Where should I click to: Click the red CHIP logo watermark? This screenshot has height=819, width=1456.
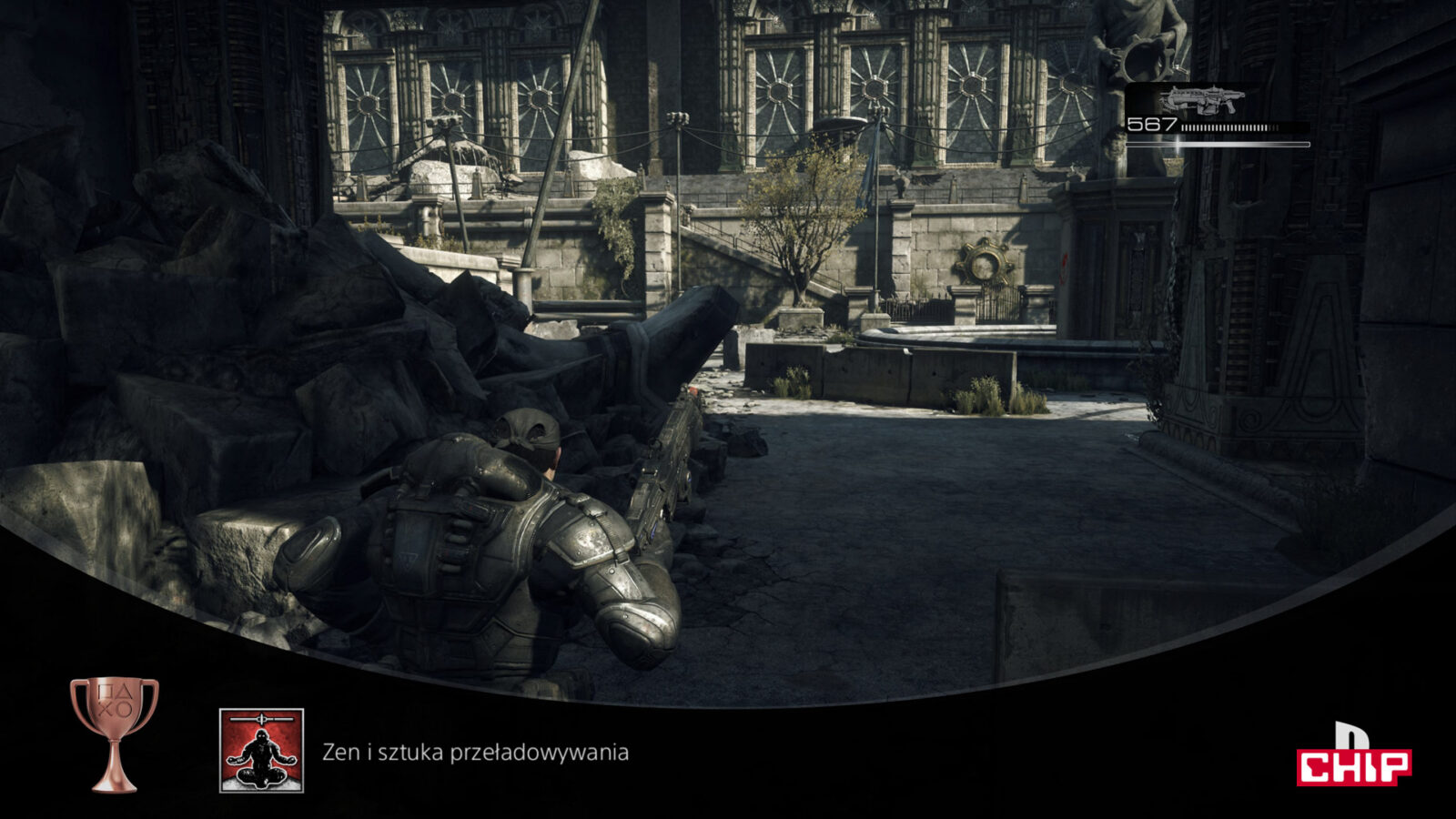point(1353,764)
